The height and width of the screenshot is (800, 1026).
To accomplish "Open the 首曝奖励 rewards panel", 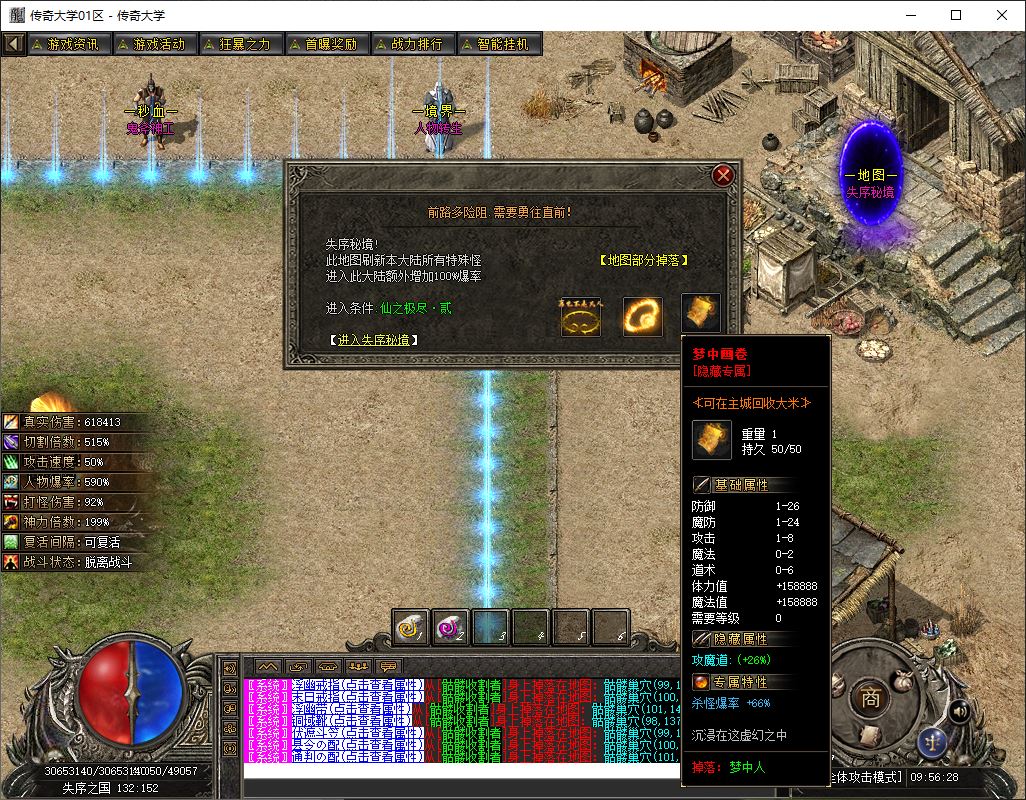I will (324, 44).
